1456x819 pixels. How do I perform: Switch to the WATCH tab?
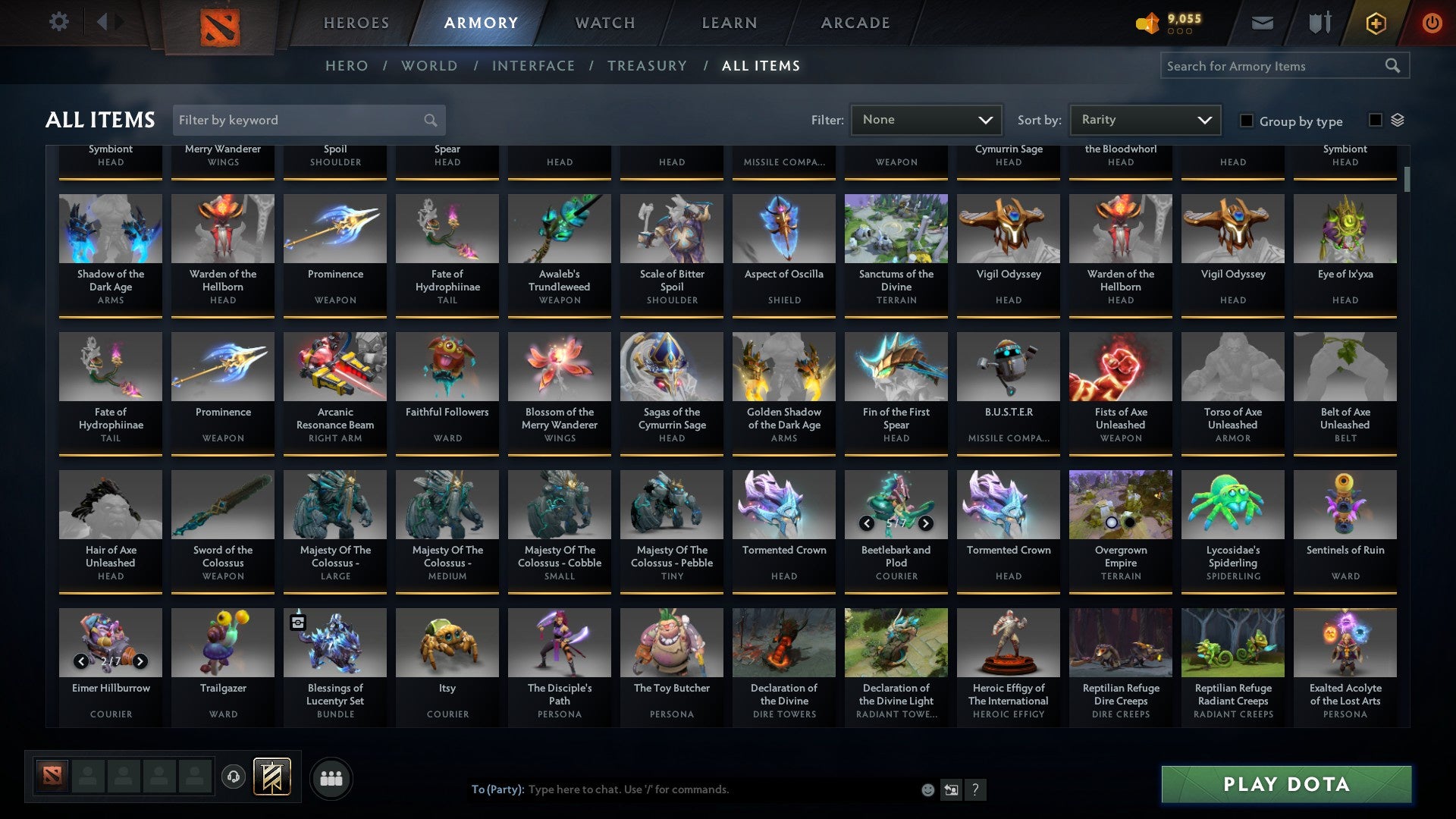pyautogui.click(x=604, y=22)
